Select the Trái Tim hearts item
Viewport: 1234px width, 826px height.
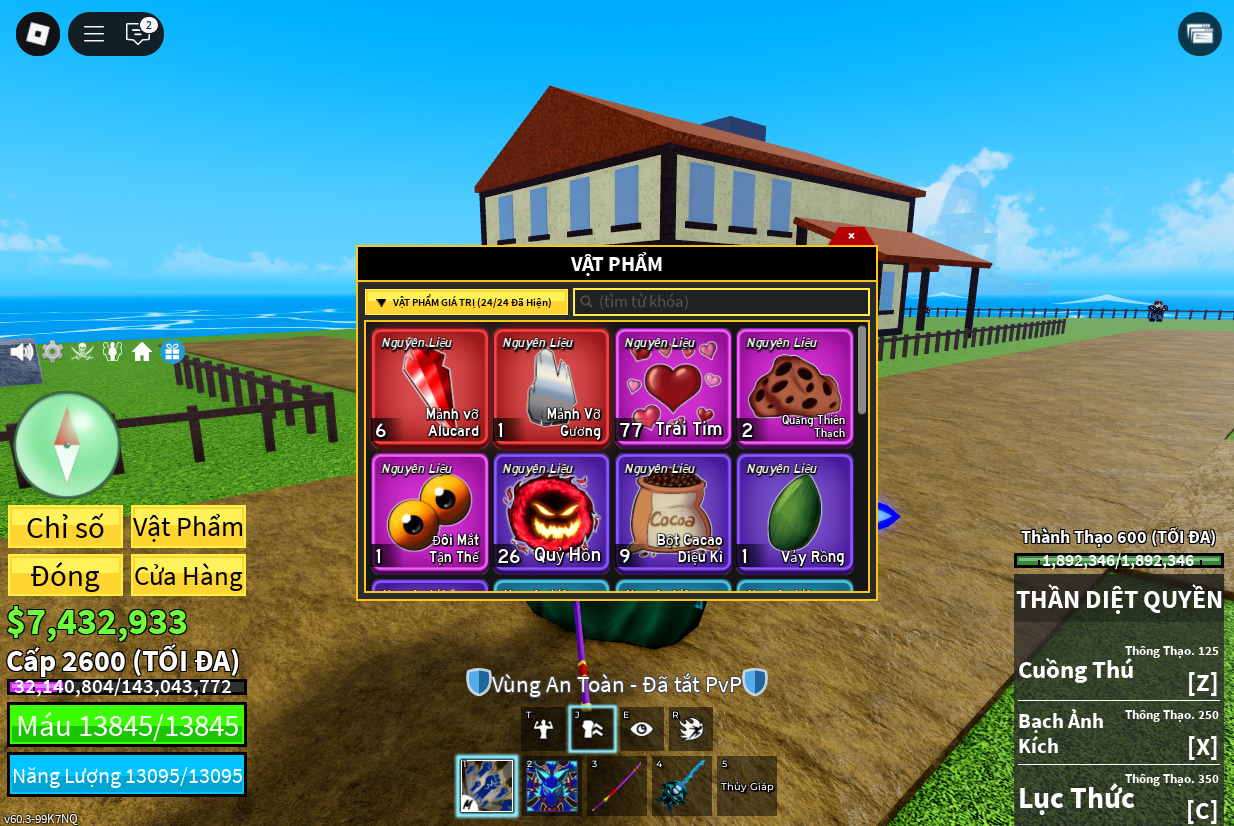(x=673, y=386)
